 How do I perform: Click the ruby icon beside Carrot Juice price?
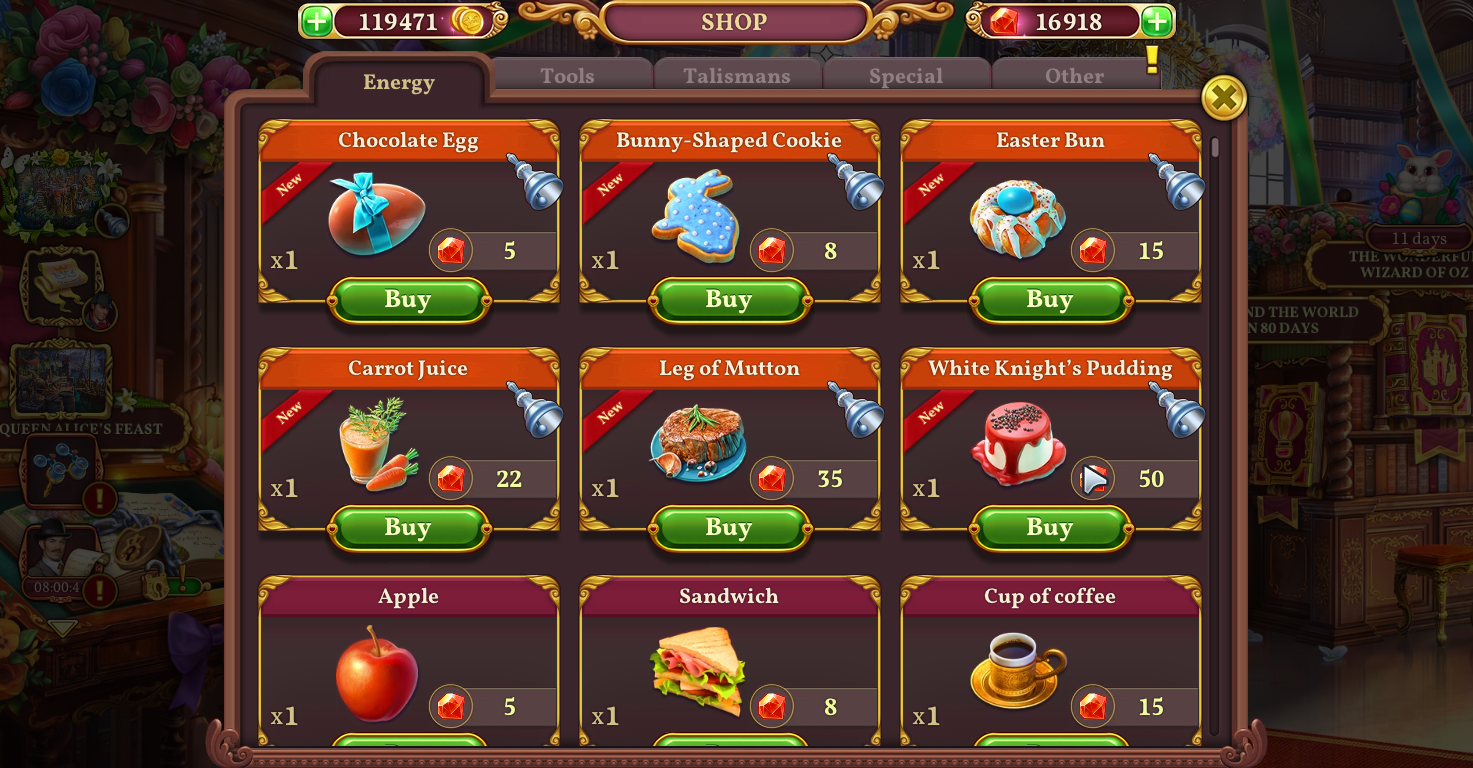click(451, 478)
